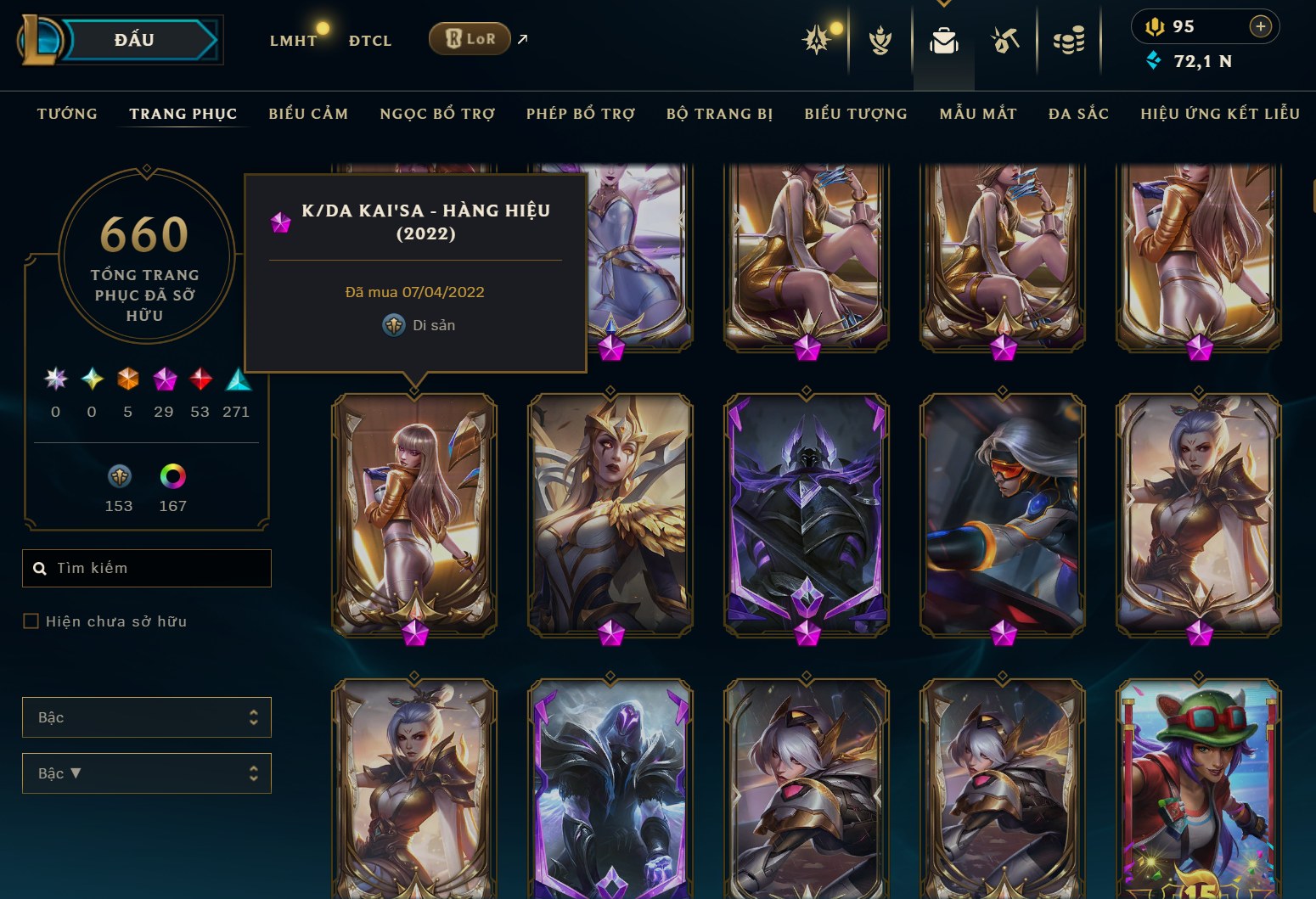Open the first Bậc sort dropdown

tap(146, 717)
